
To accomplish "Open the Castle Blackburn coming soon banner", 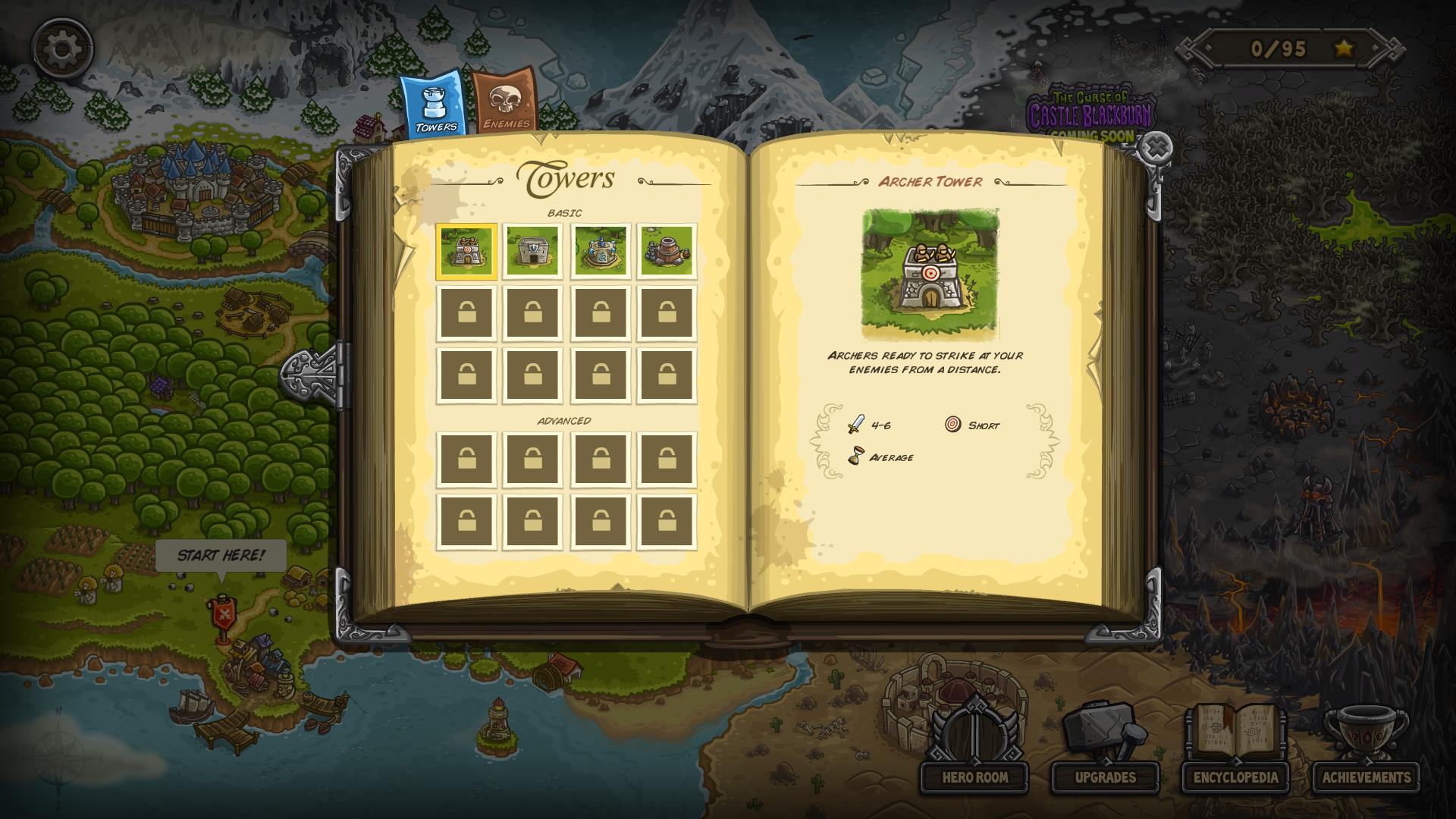I will (1092, 115).
